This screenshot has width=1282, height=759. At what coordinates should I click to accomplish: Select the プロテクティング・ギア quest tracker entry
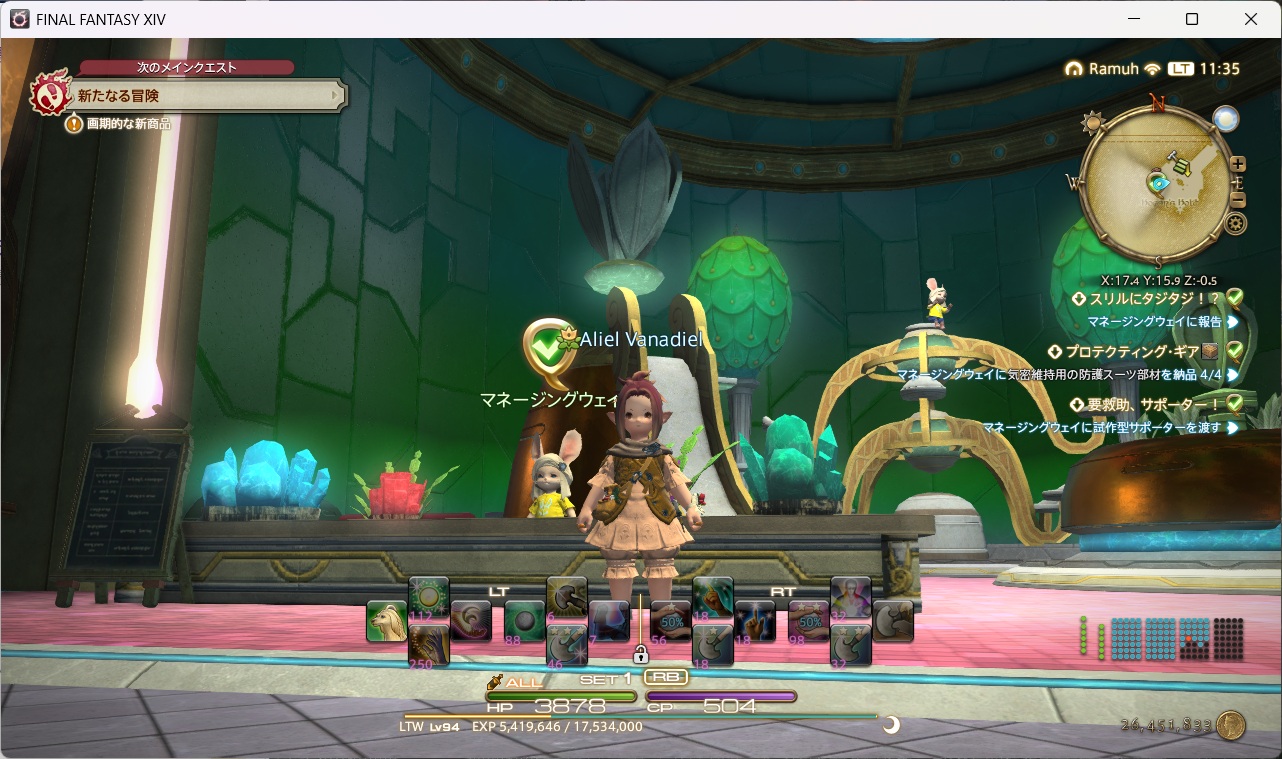click(x=1135, y=352)
